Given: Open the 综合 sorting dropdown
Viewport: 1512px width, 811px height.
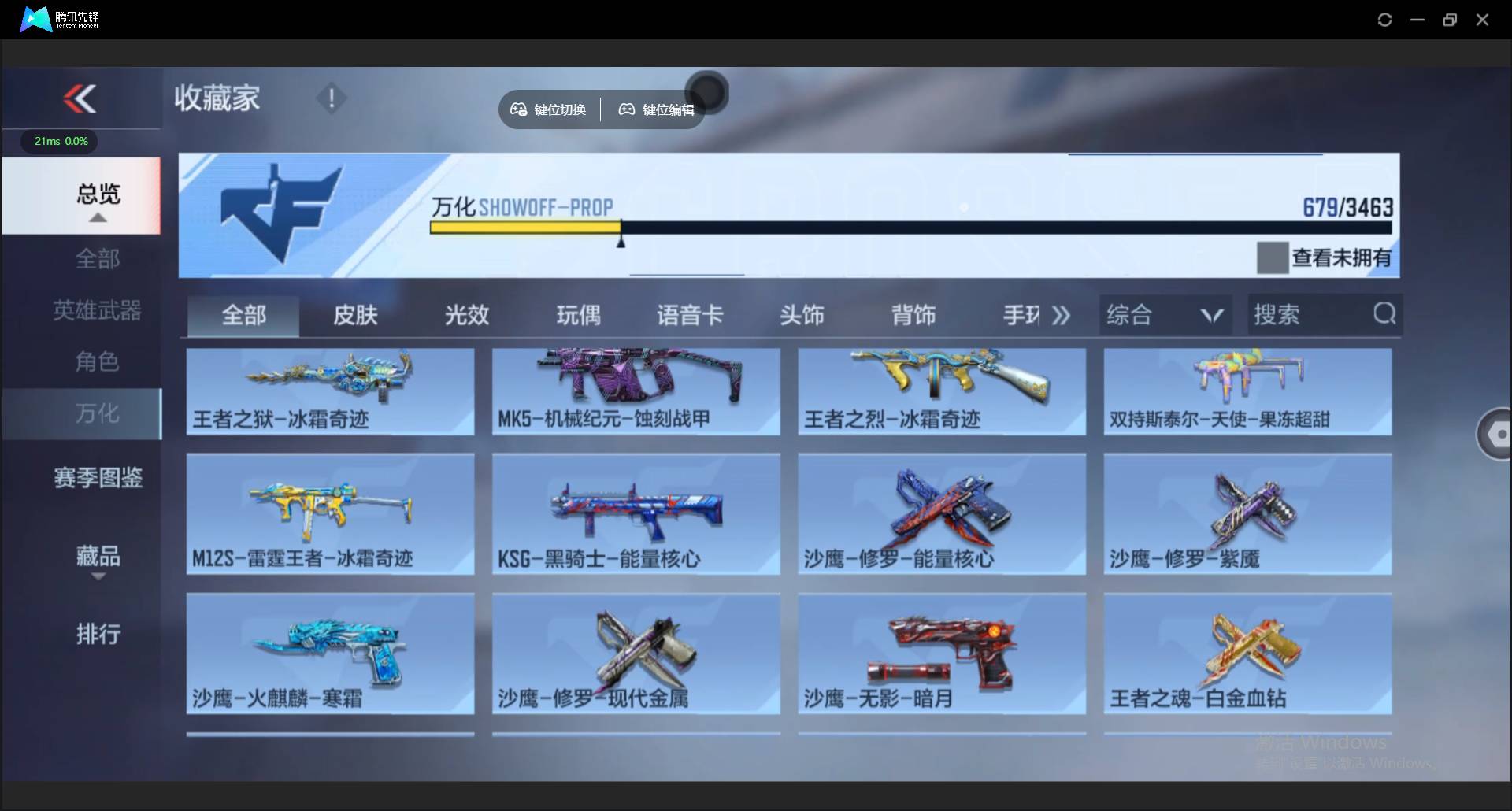Looking at the screenshot, I should (1165, 314).
